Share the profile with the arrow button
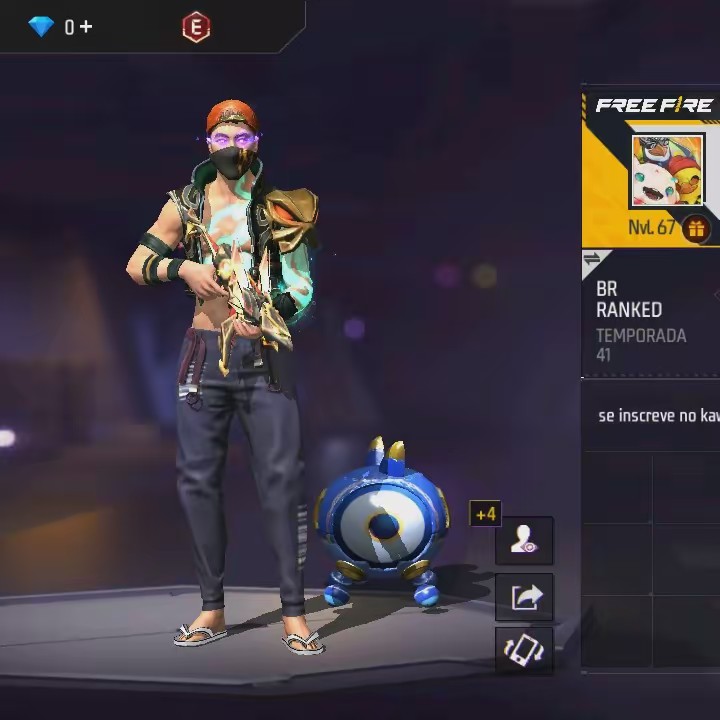 click(x=524, y=597)
